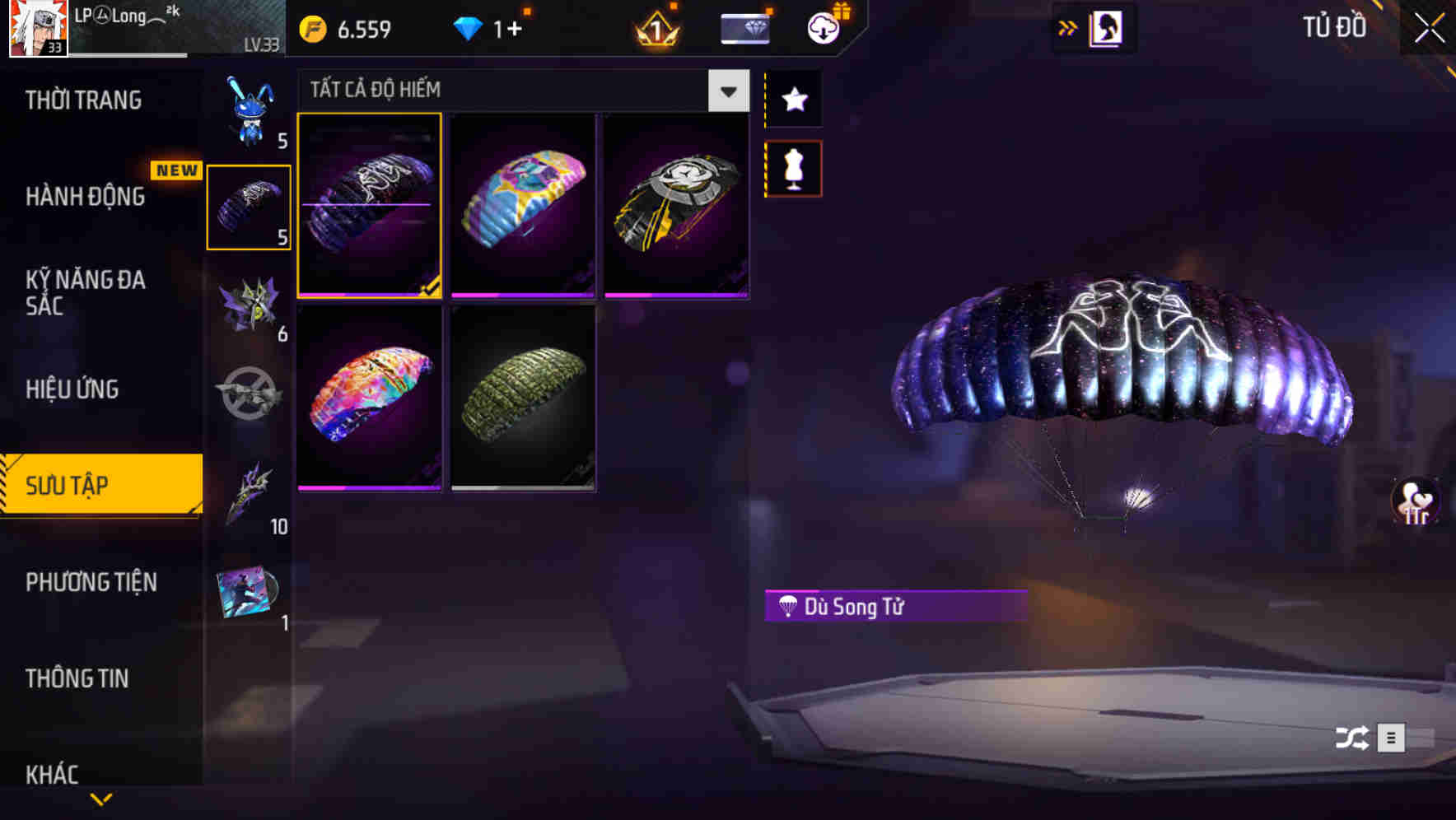1456x820 pixels.
Task: Open the HÀNH ĐỘNG section with NEW badge
Action: click(86, 198)
